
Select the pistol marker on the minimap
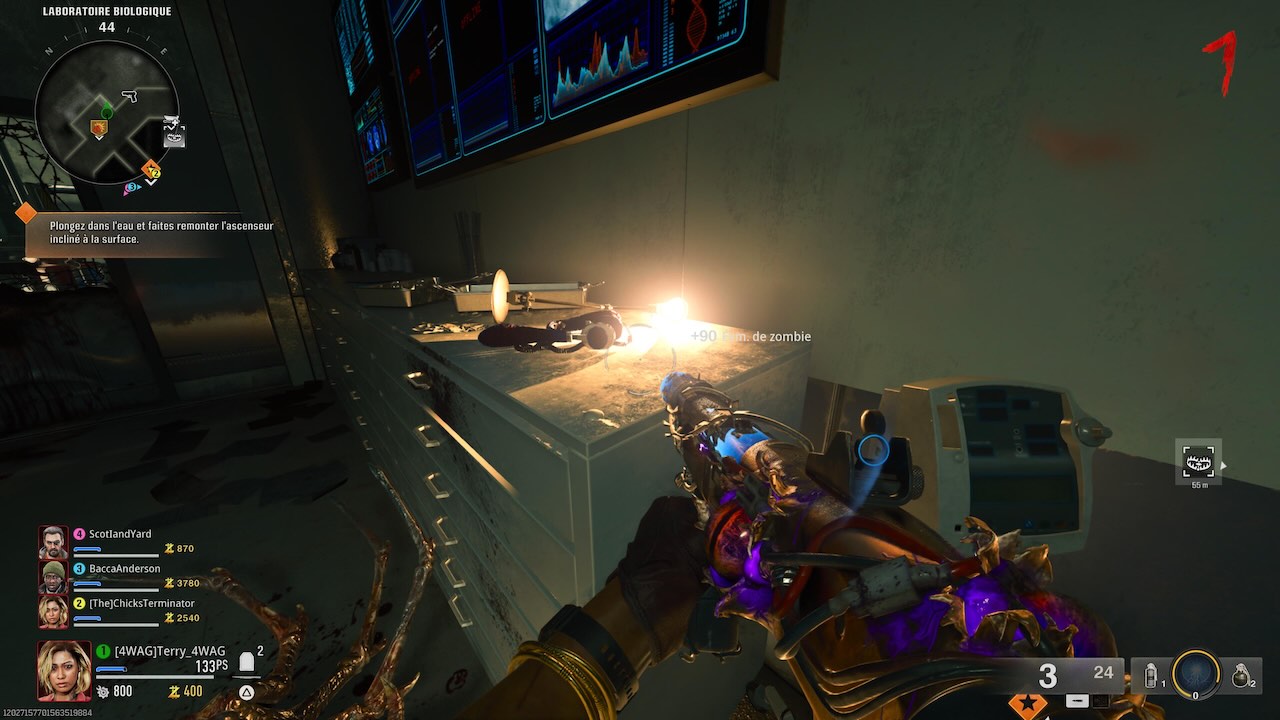click(129, 96)
